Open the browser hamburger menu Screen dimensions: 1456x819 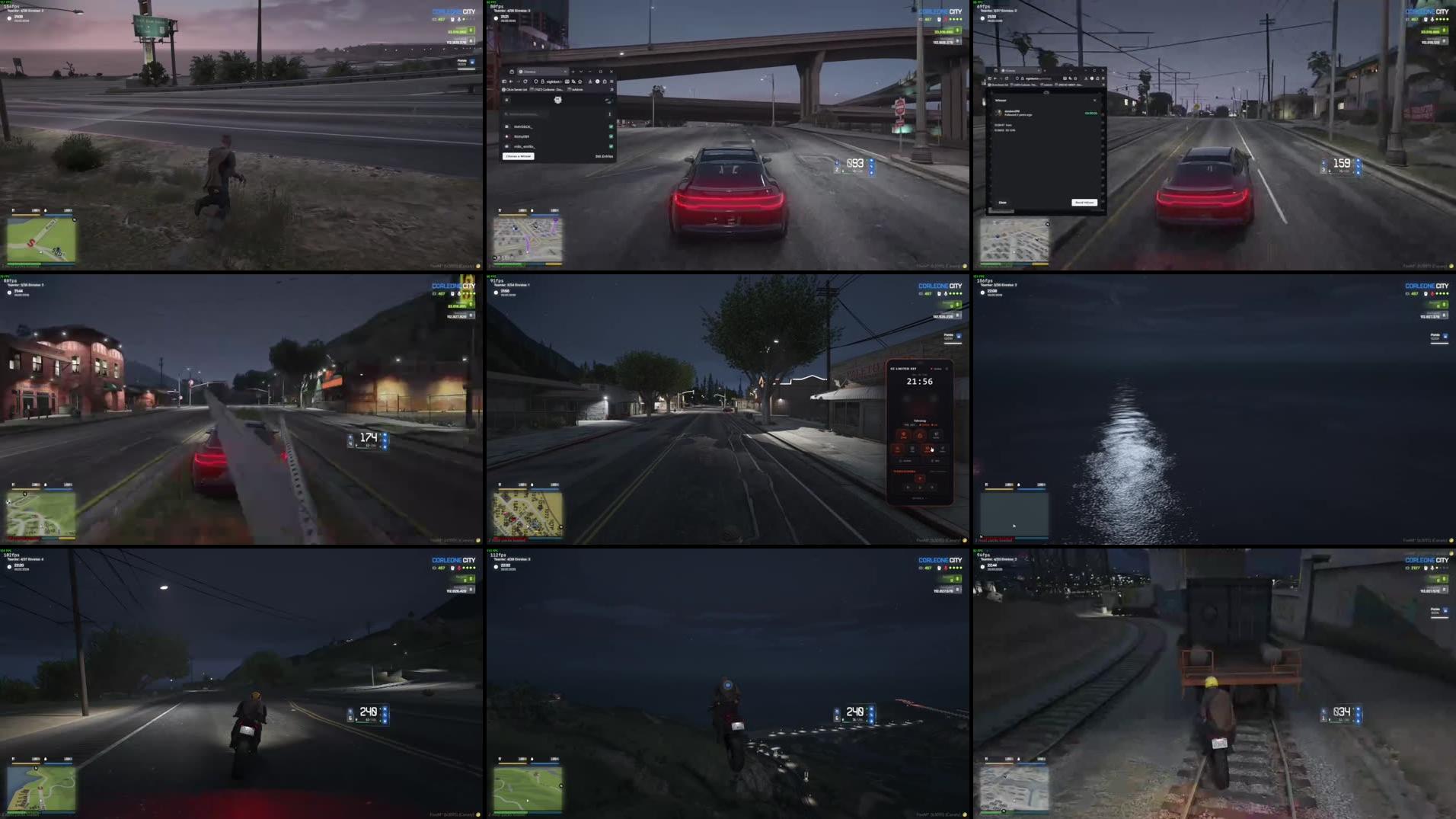point(612,82)
